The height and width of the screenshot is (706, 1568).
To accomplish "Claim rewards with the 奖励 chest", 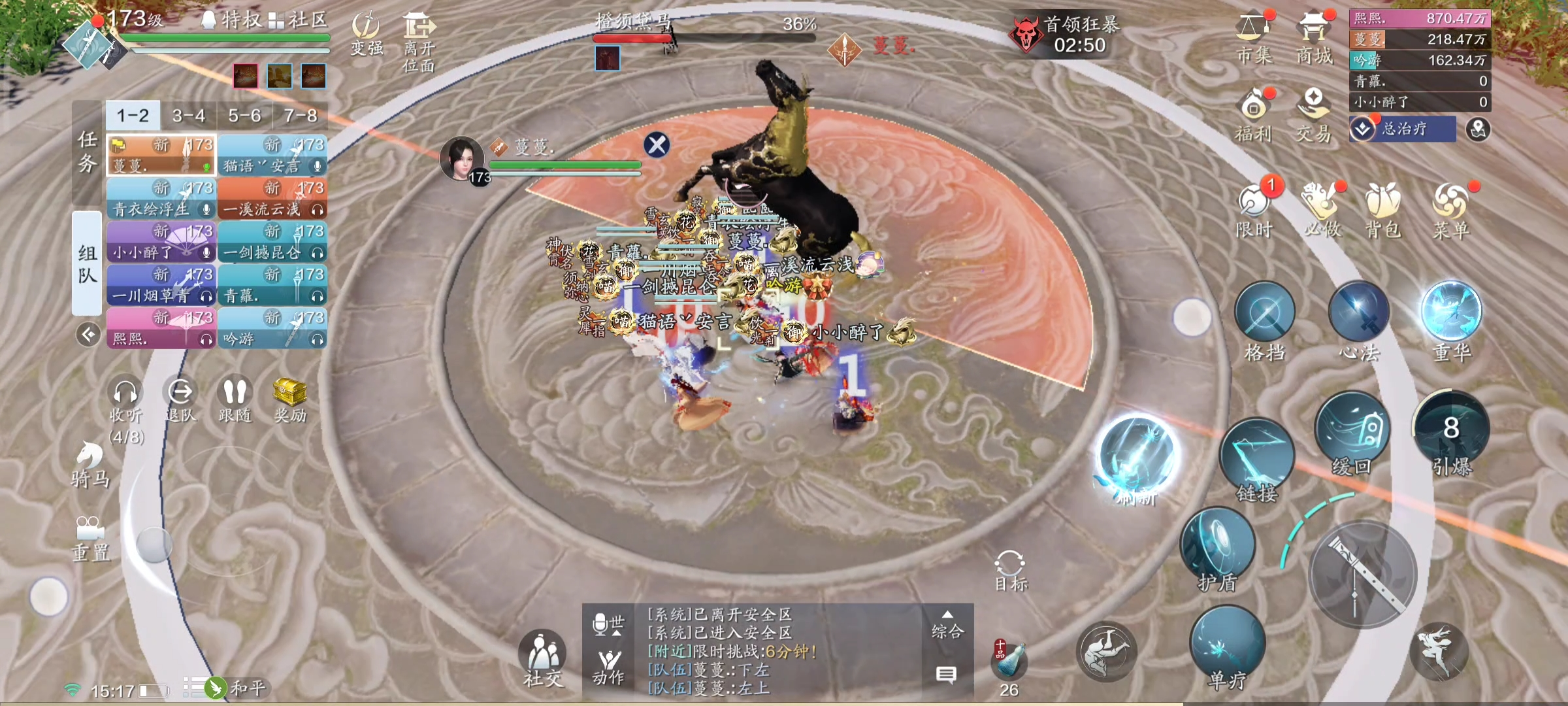I will point(289,399).
